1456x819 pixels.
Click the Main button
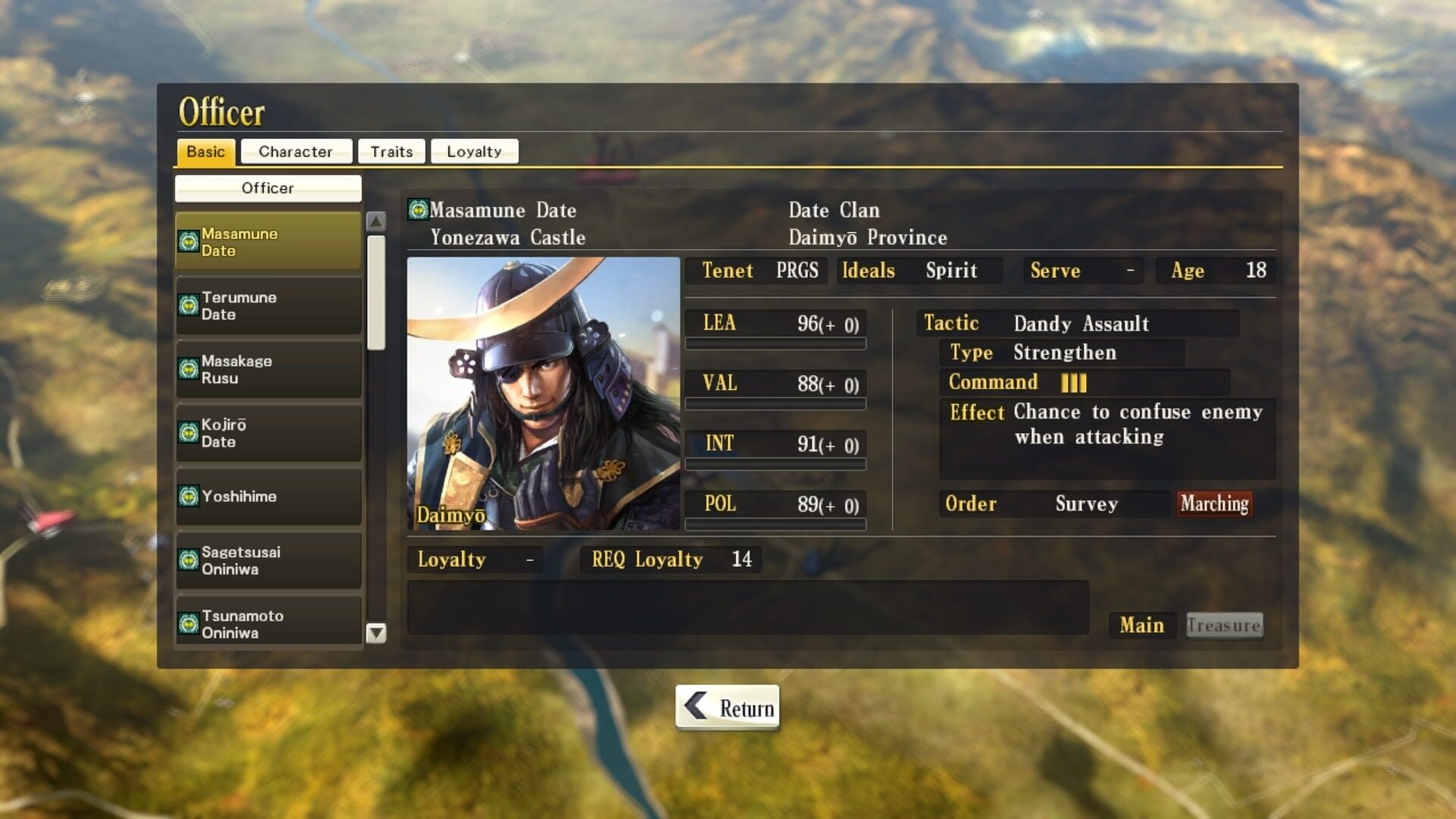1141,625
